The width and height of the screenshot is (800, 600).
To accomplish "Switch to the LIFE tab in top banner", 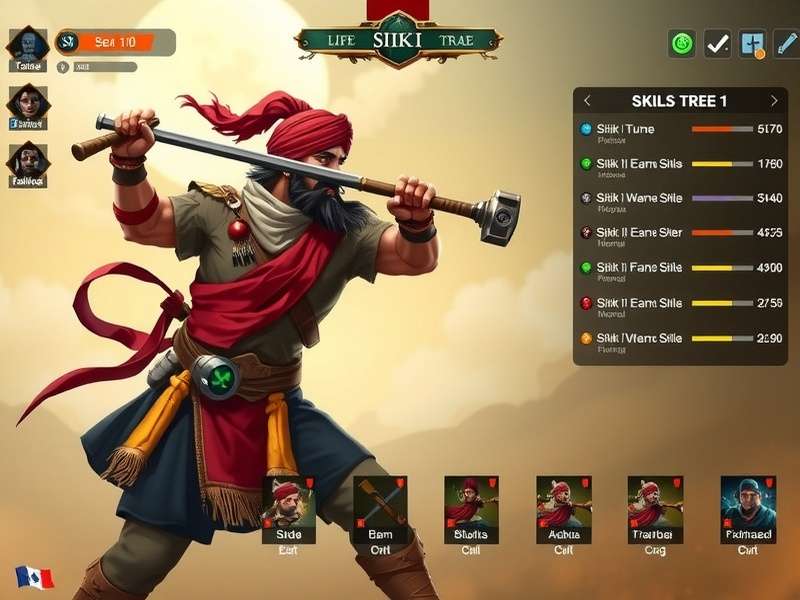I will (x=341, y=41).
